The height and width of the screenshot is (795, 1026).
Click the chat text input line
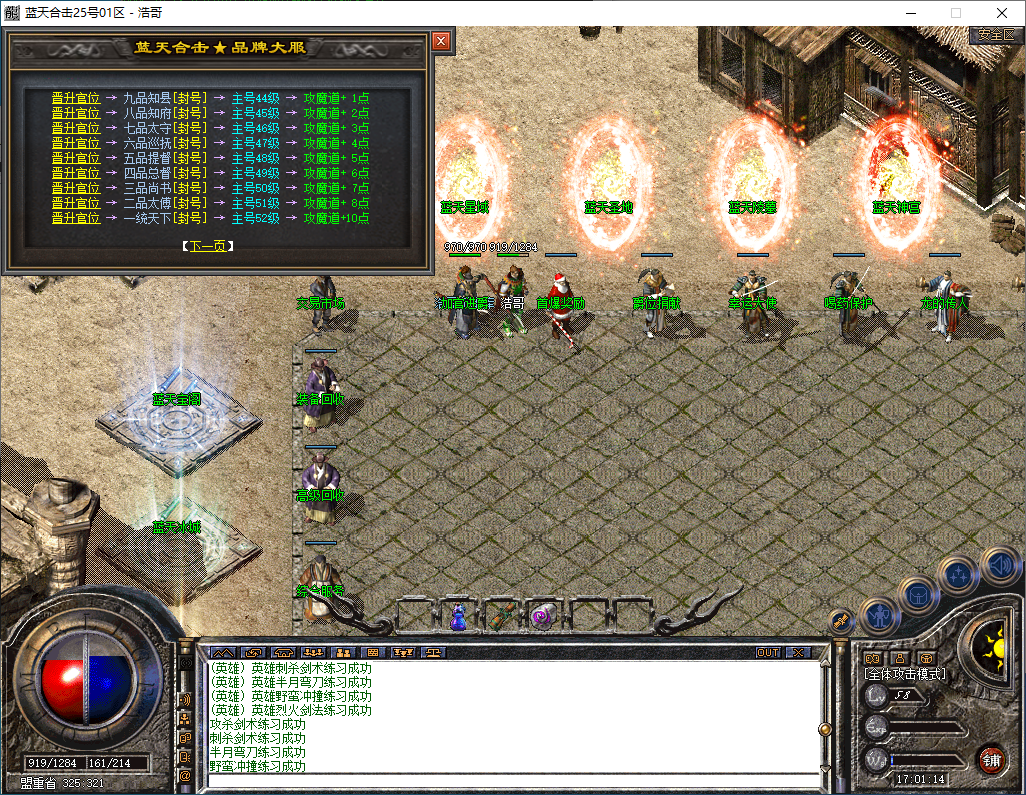510,780
